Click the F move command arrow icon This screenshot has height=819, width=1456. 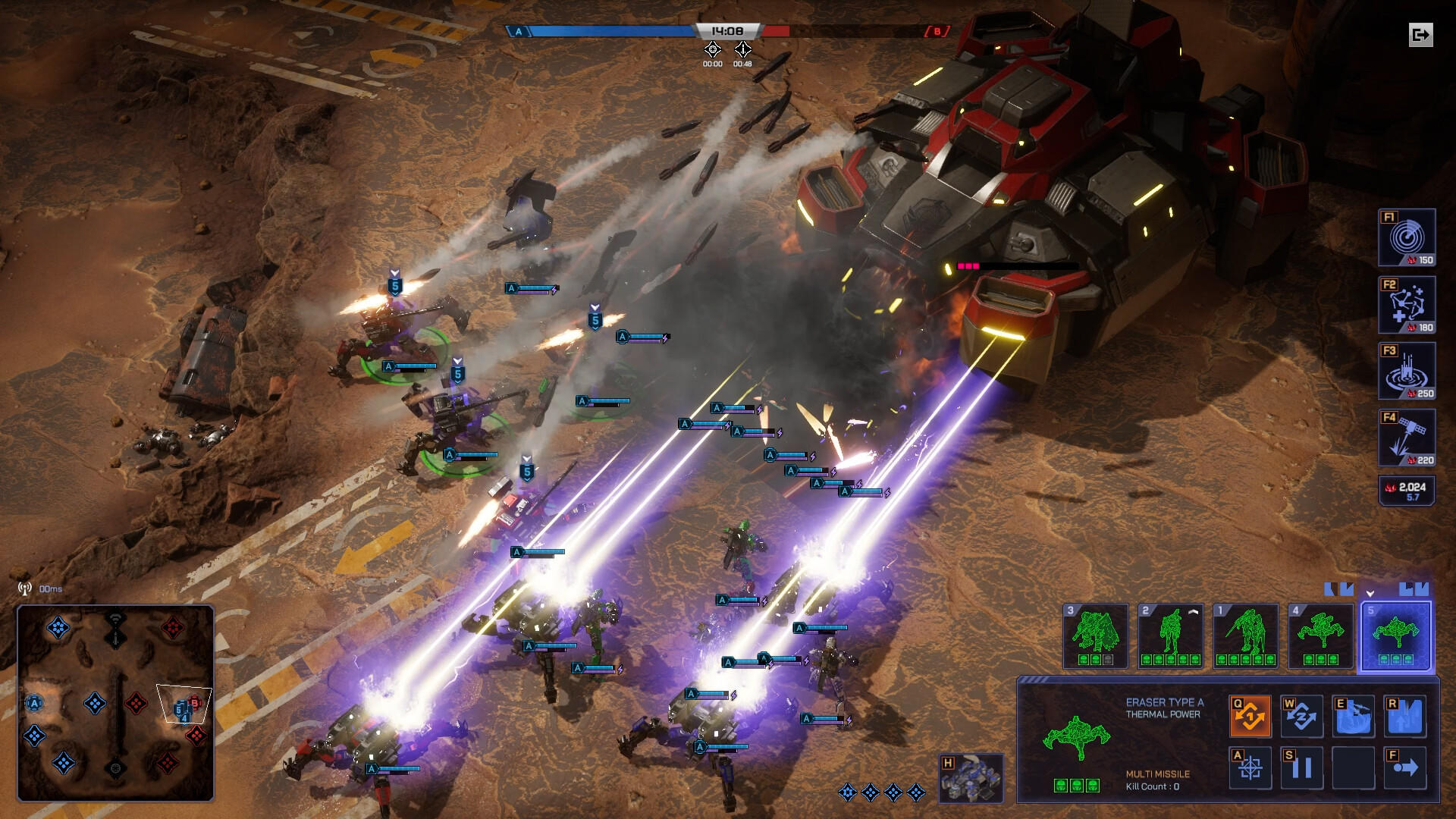(1404, 768)
